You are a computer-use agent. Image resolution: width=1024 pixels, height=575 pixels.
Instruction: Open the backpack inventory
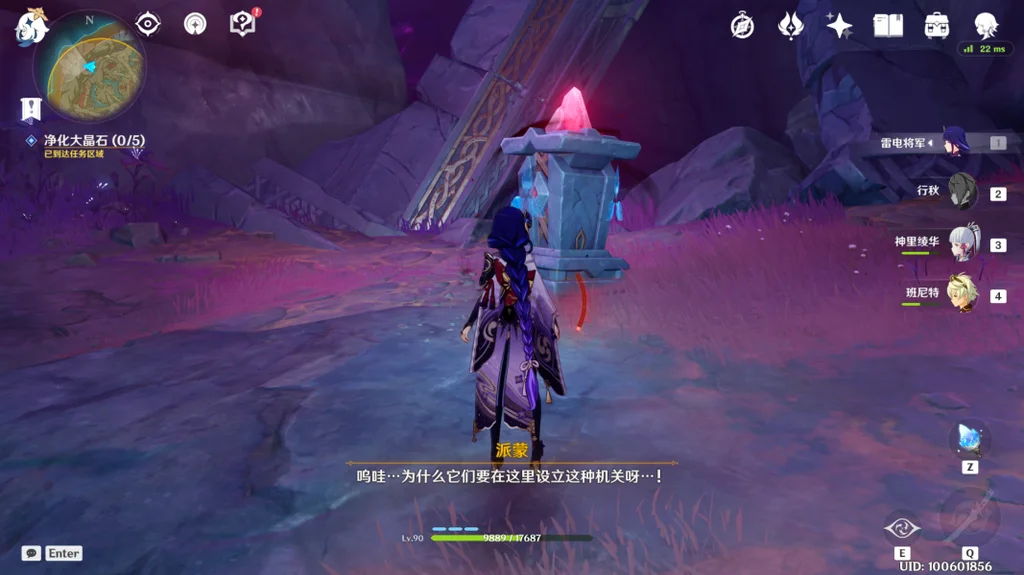pos(937,26)
